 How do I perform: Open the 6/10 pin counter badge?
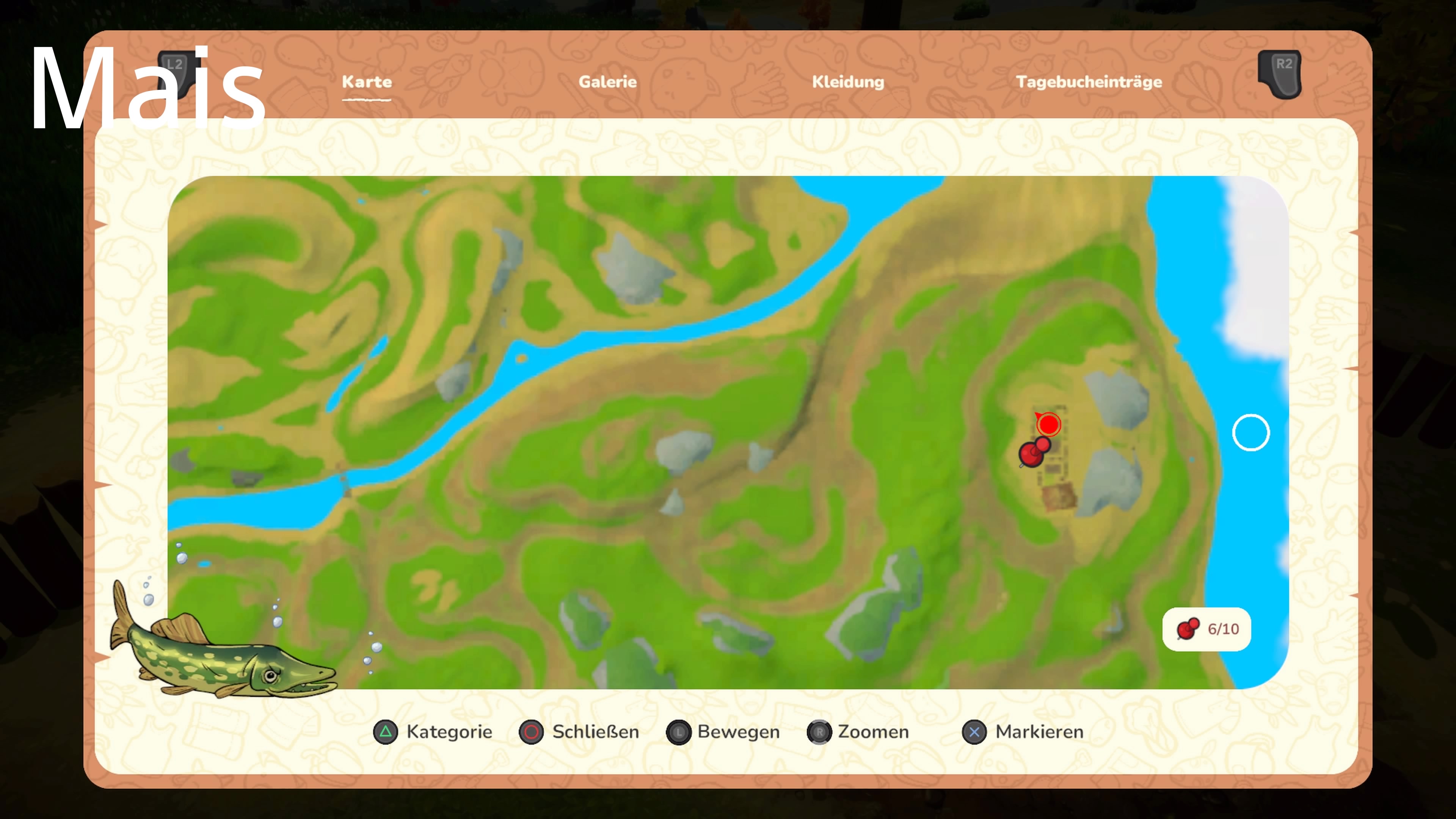pos(1206,629)
